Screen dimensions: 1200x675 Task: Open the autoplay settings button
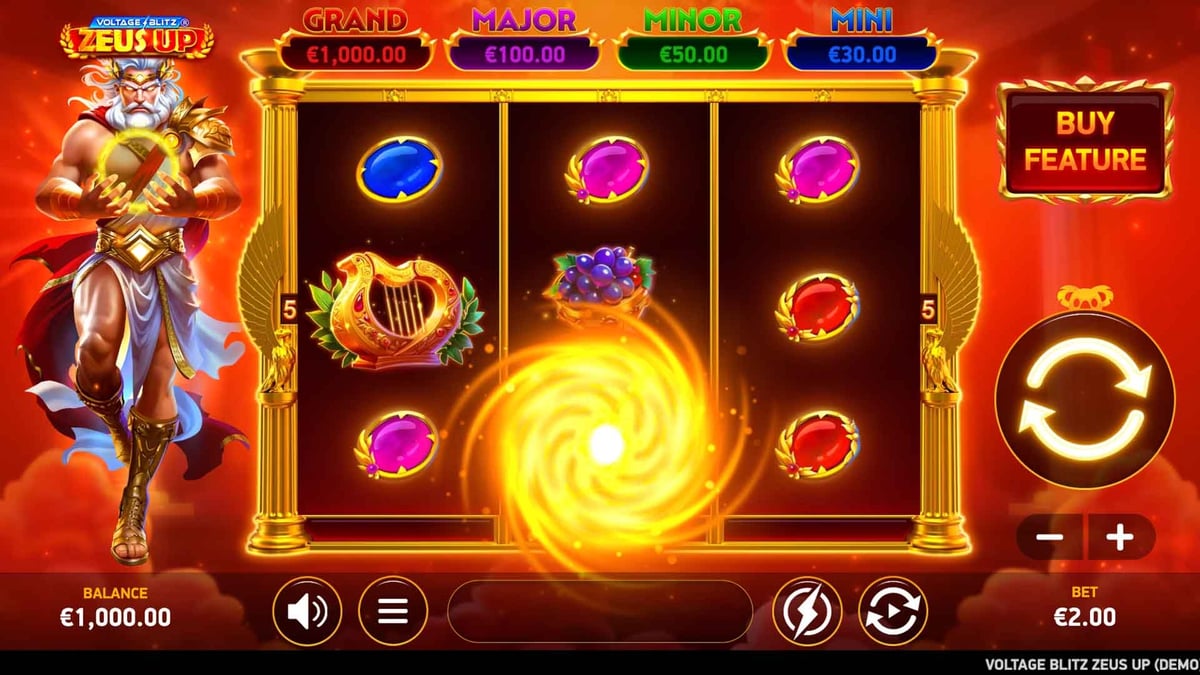[x=893, y=611]
